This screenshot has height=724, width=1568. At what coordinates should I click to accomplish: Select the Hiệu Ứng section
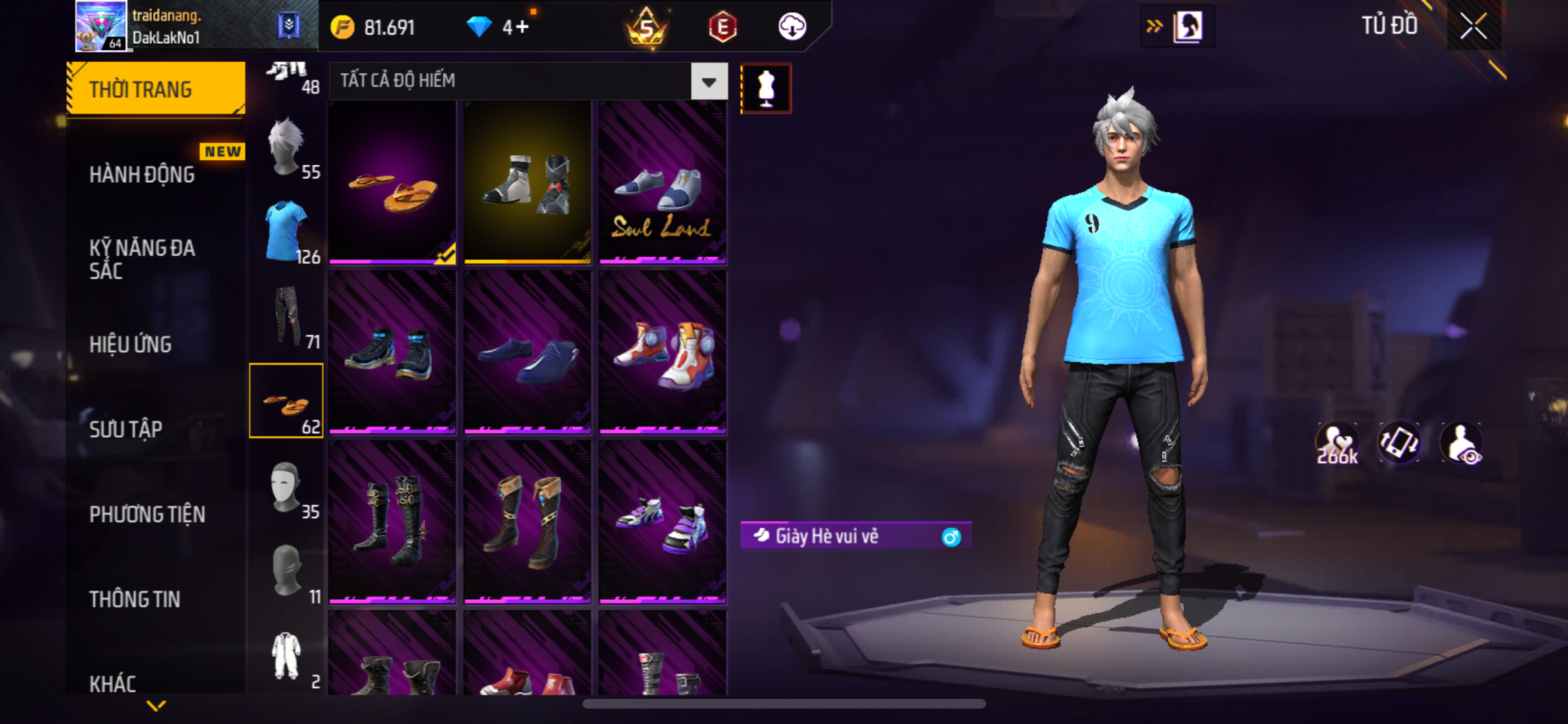coord(131,344)
